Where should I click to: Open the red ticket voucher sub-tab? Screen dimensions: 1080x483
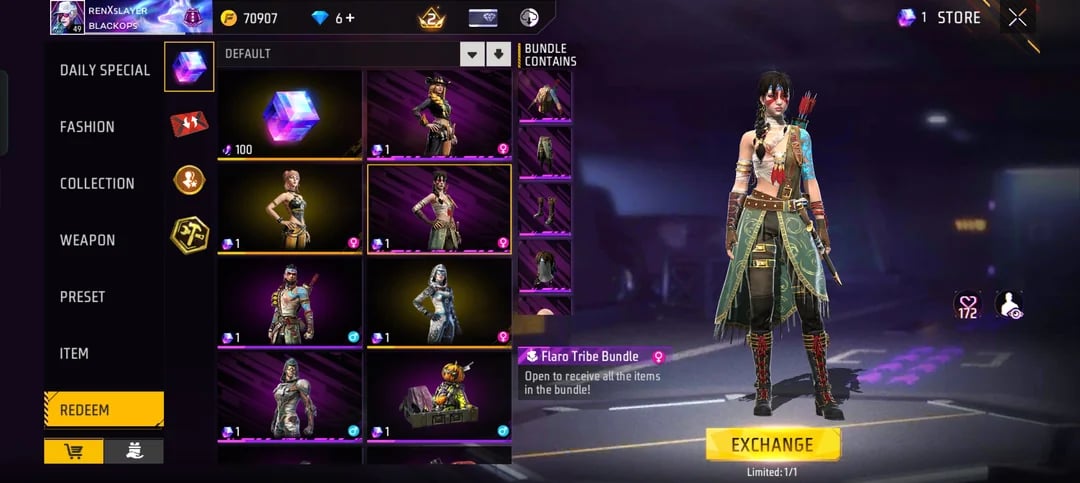click(x=189, y=123)
